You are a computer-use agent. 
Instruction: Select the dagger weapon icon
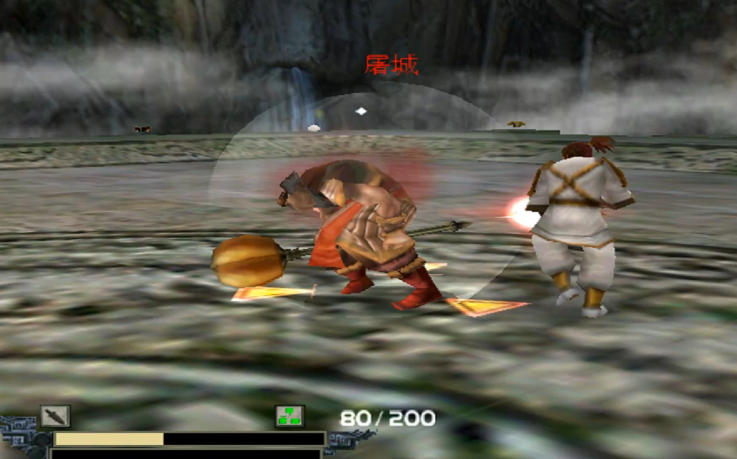[x=55, y=416]
